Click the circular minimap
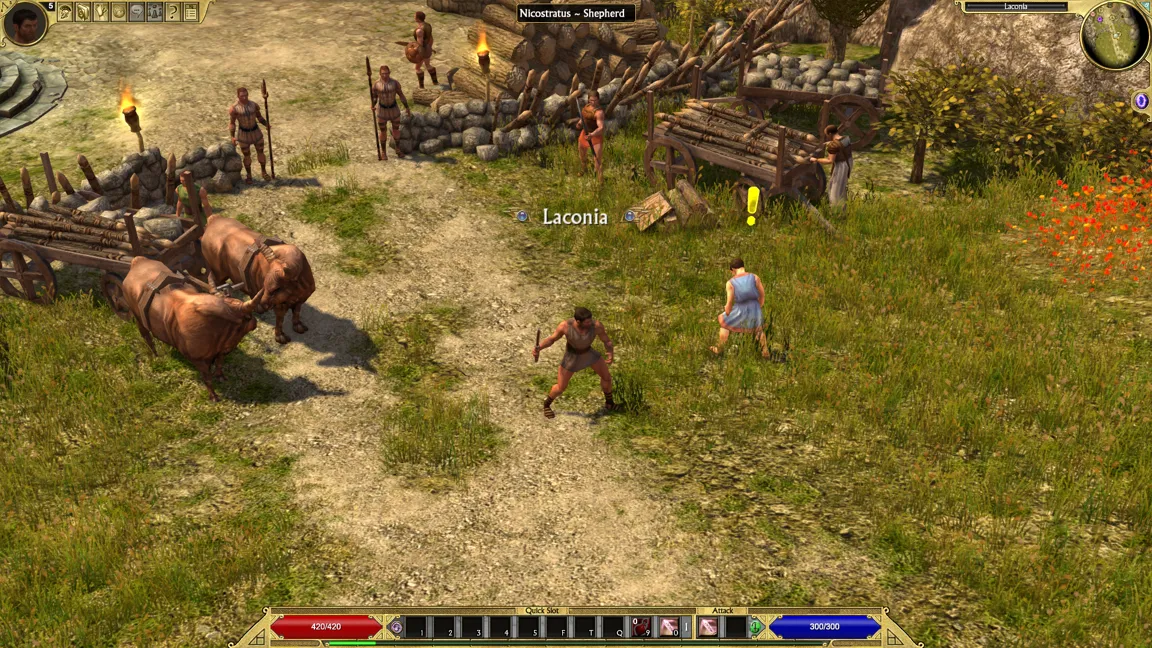The height and width of the screenshot is (648, 1152). [x=1114, y=37]
